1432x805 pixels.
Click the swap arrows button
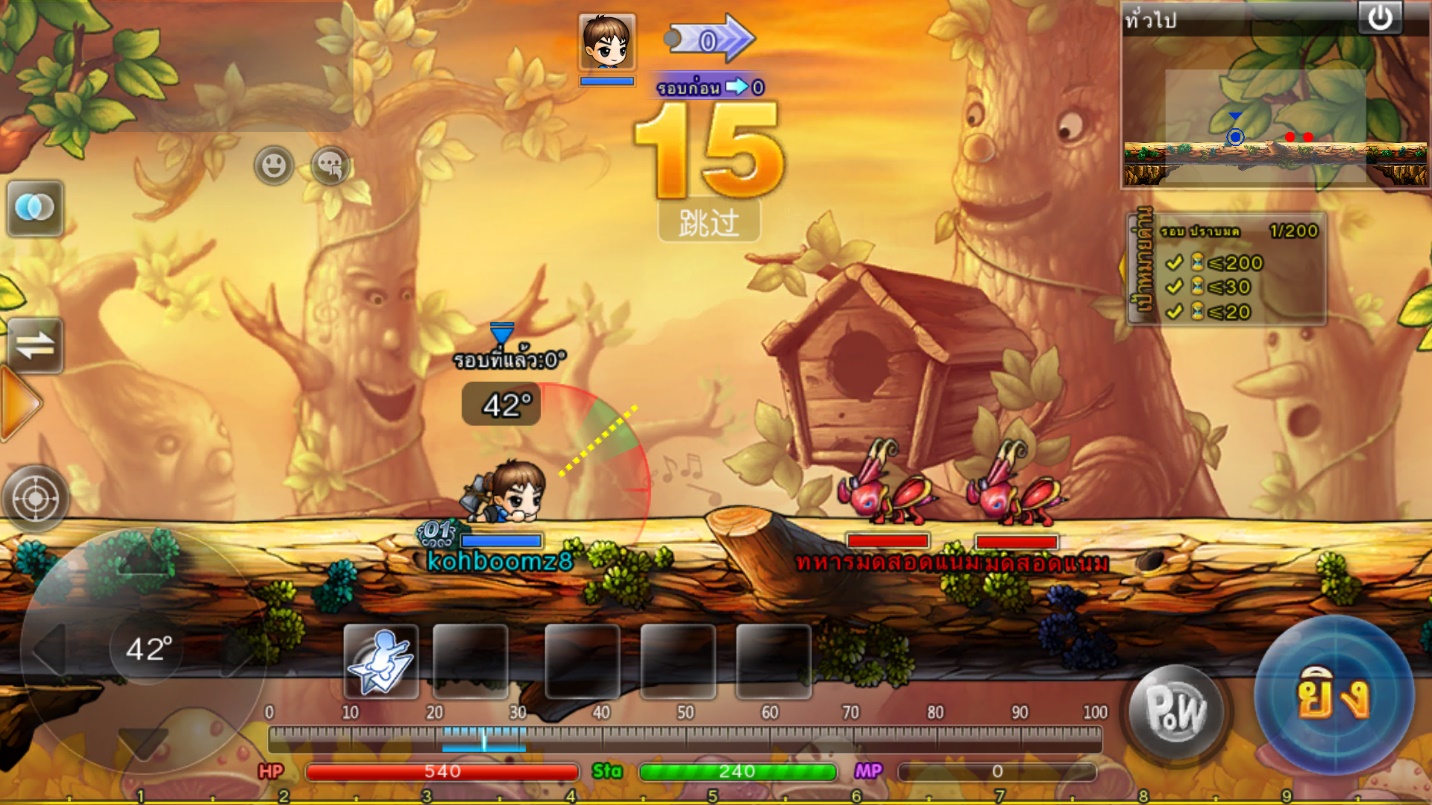tap(35, 345)
